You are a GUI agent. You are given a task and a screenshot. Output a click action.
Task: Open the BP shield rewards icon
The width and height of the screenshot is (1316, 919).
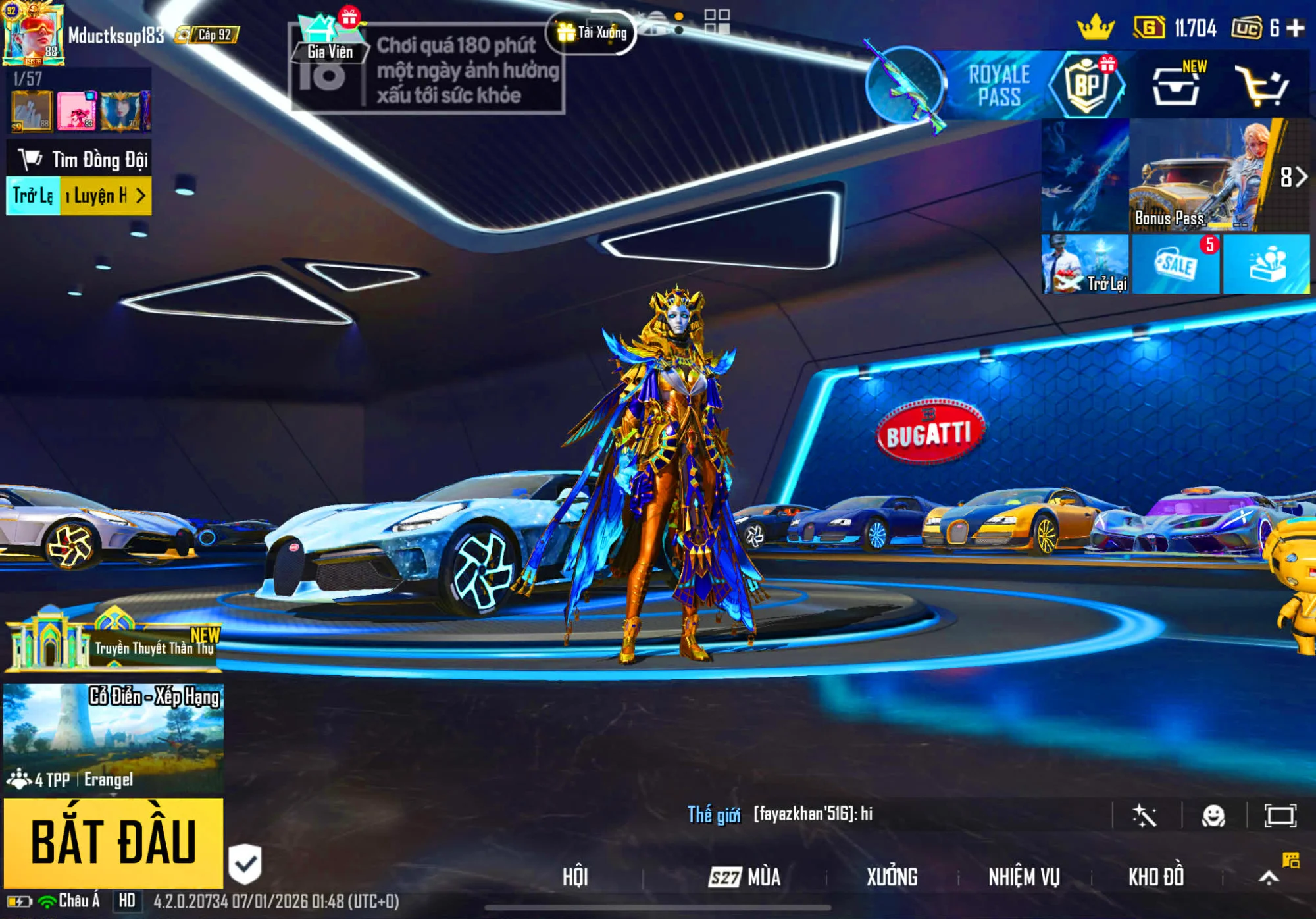[x=1087, y=86]
